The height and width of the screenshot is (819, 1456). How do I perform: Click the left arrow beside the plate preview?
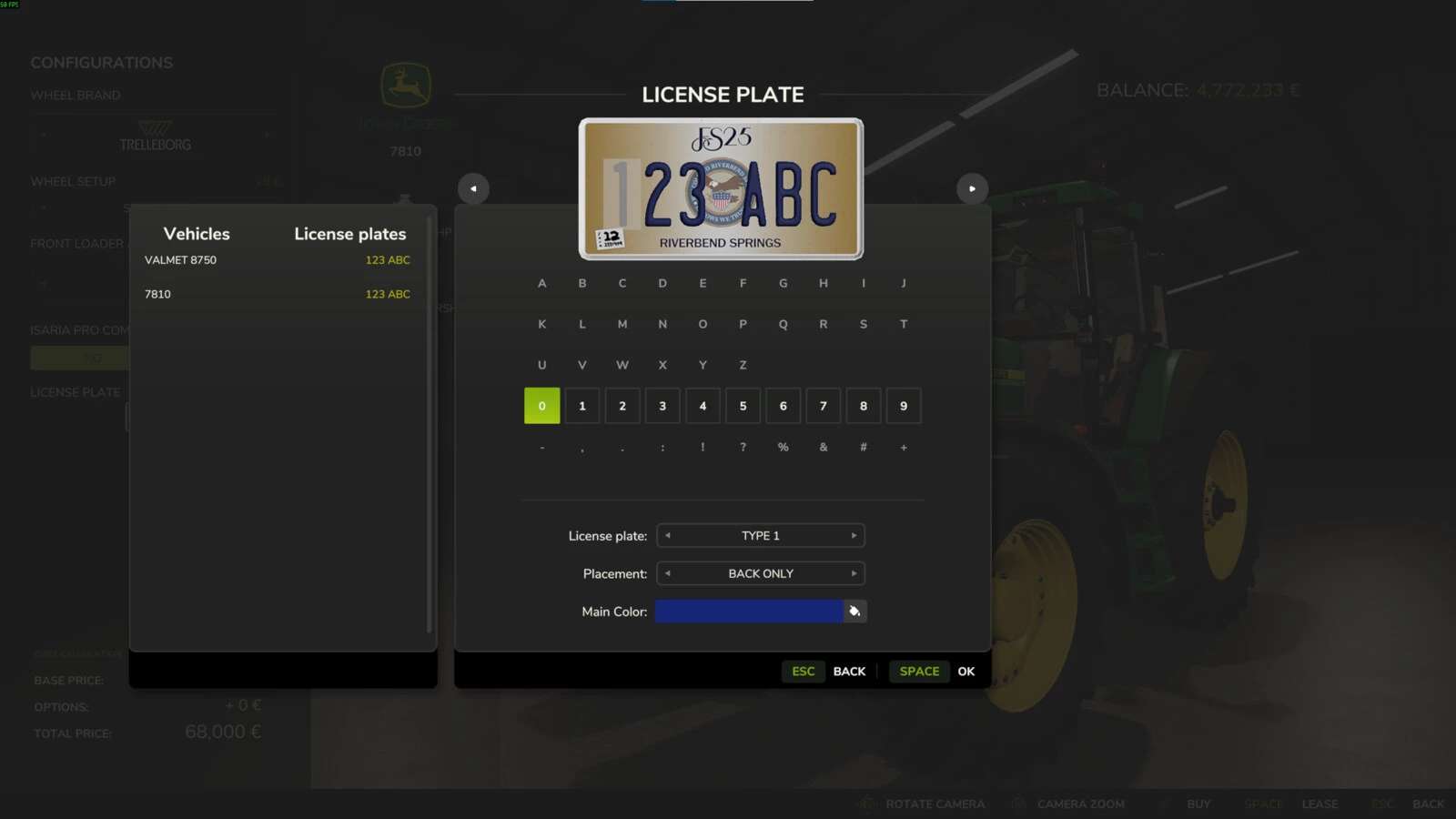click(x=472, y=188)
